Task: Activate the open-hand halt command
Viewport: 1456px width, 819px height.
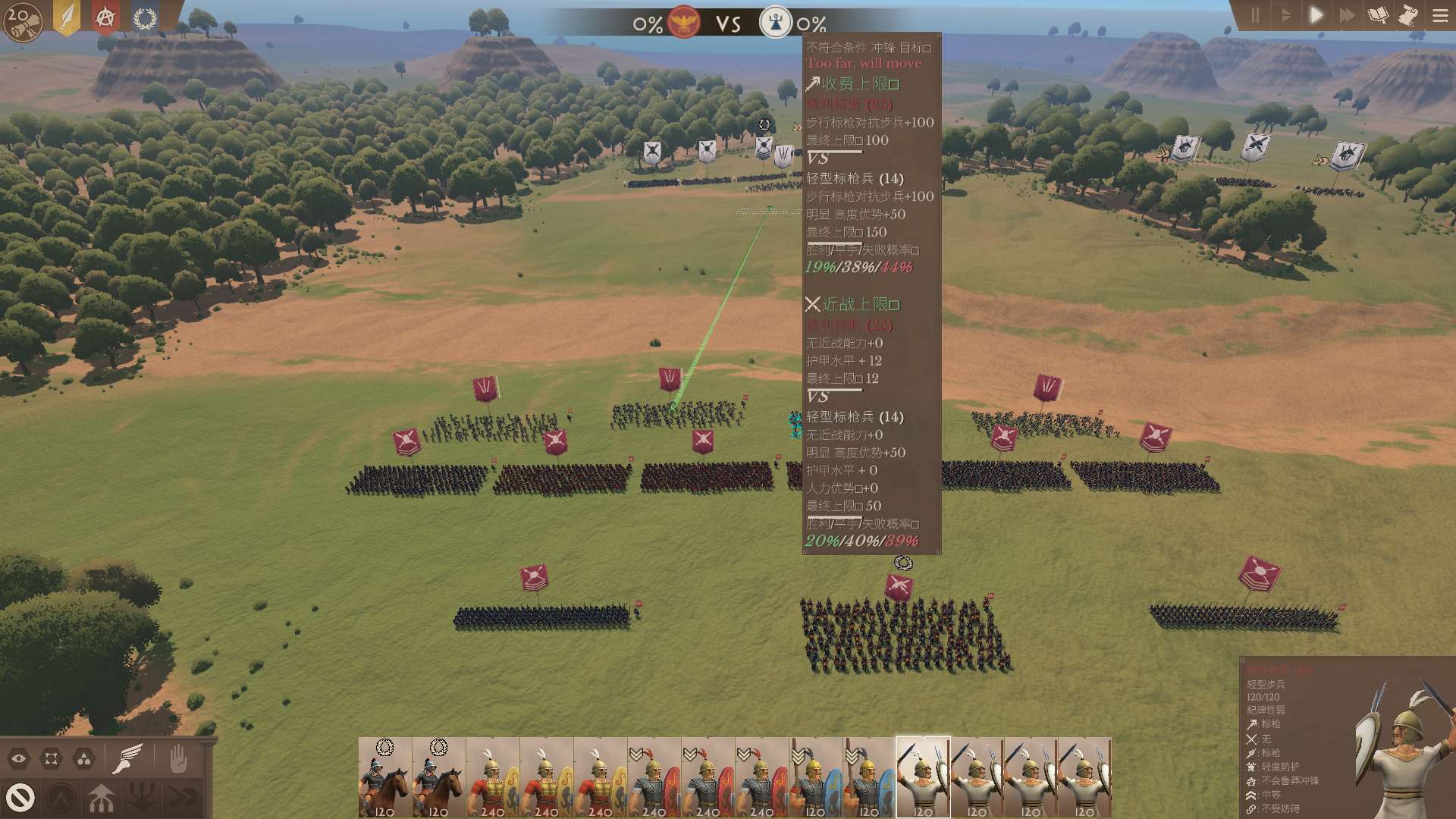Action: (178, 758)
